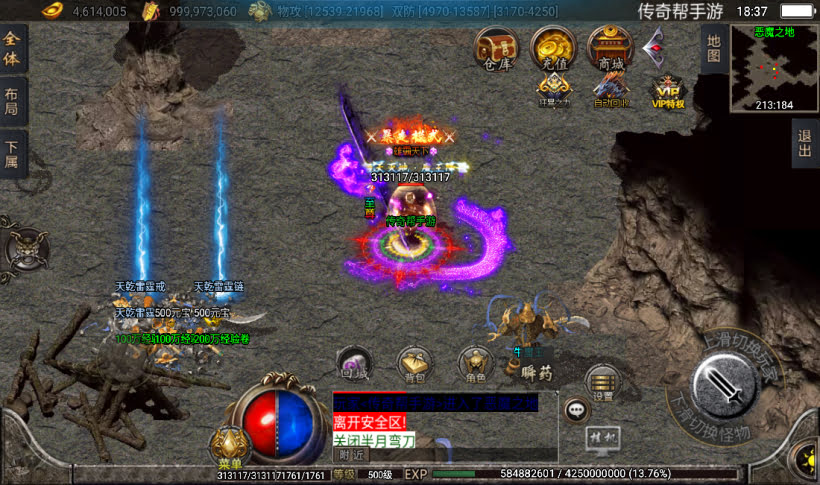Image resolution: width=820 pixels, height=485 pixels.
Task: Use the 回城 return-to-town icon
Action: (355, 364)
